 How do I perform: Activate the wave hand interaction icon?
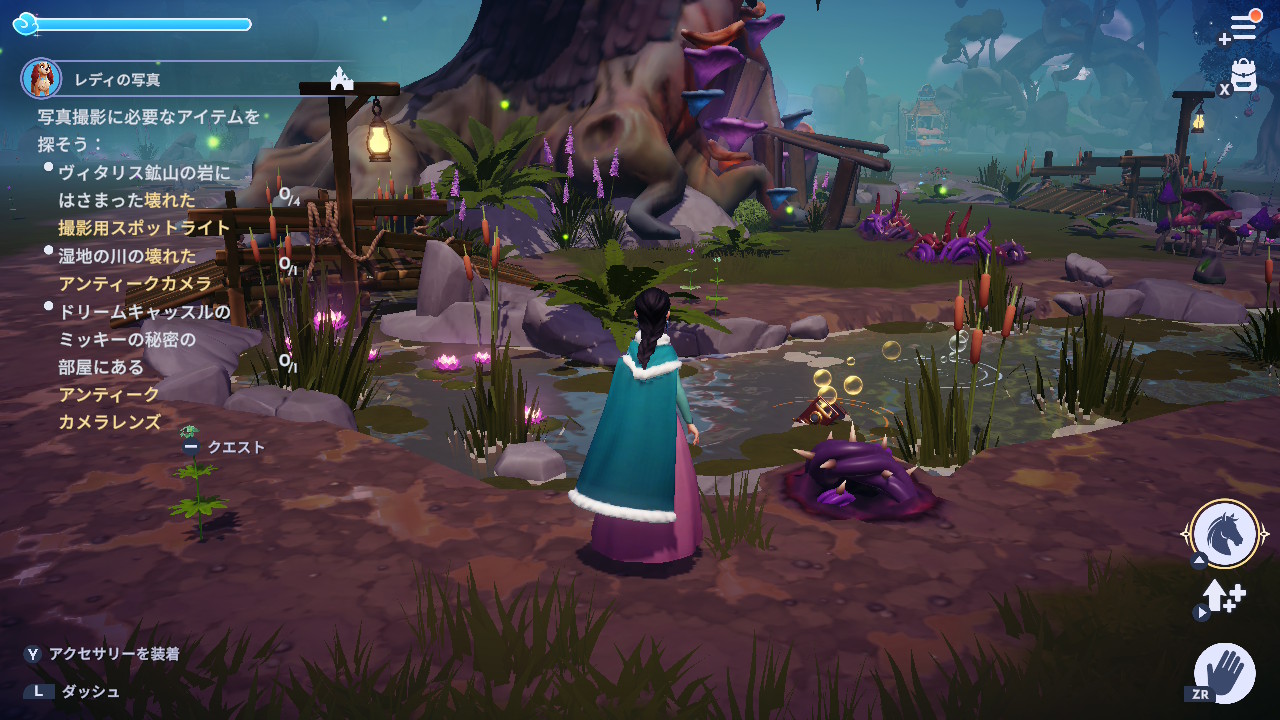coord(1226,672)
